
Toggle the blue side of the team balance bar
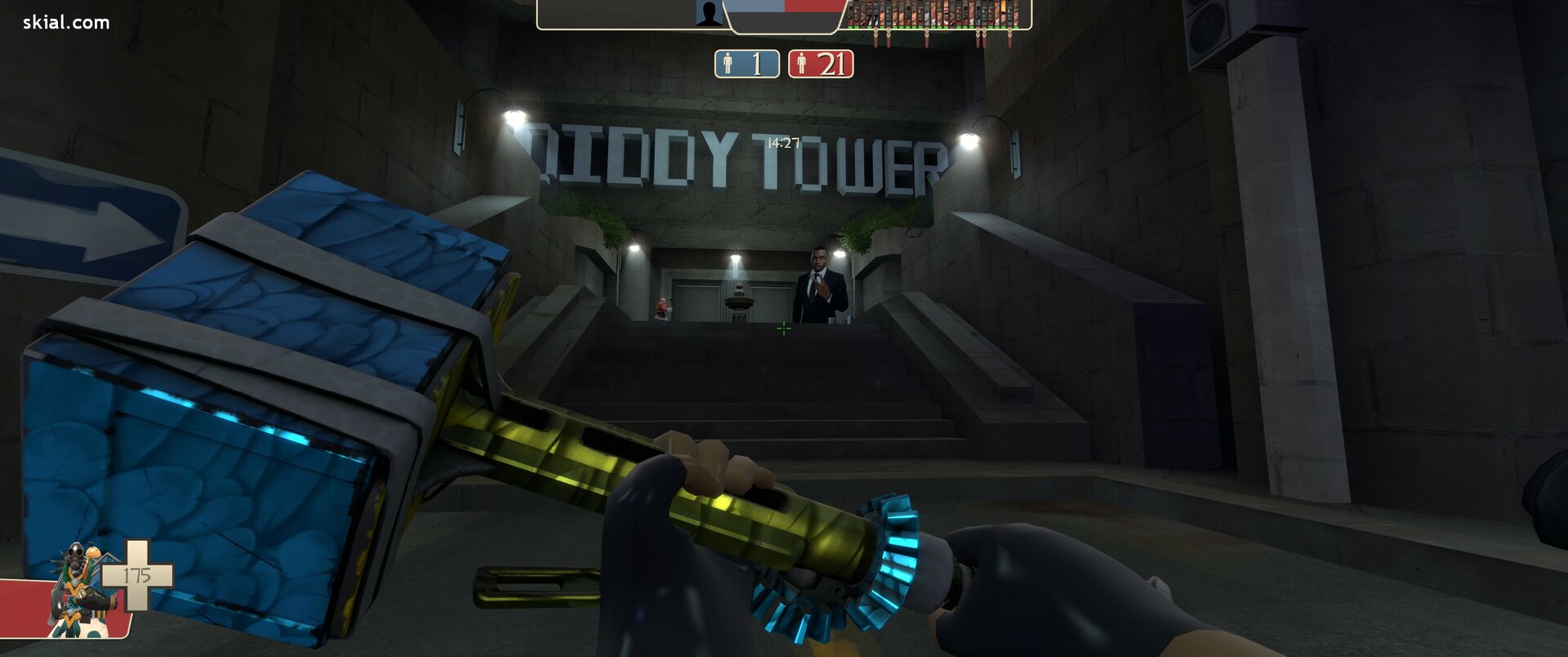click(x=752, y=7)
